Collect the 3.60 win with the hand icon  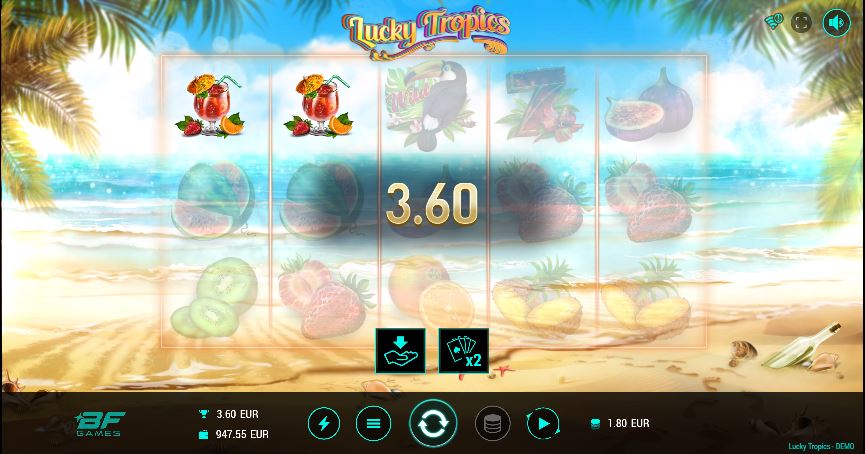pos(399,350)
